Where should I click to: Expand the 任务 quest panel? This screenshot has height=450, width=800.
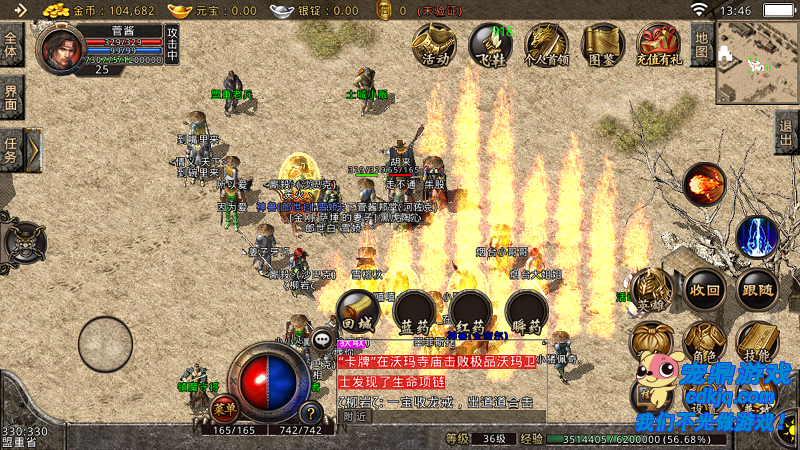(33, 151)
